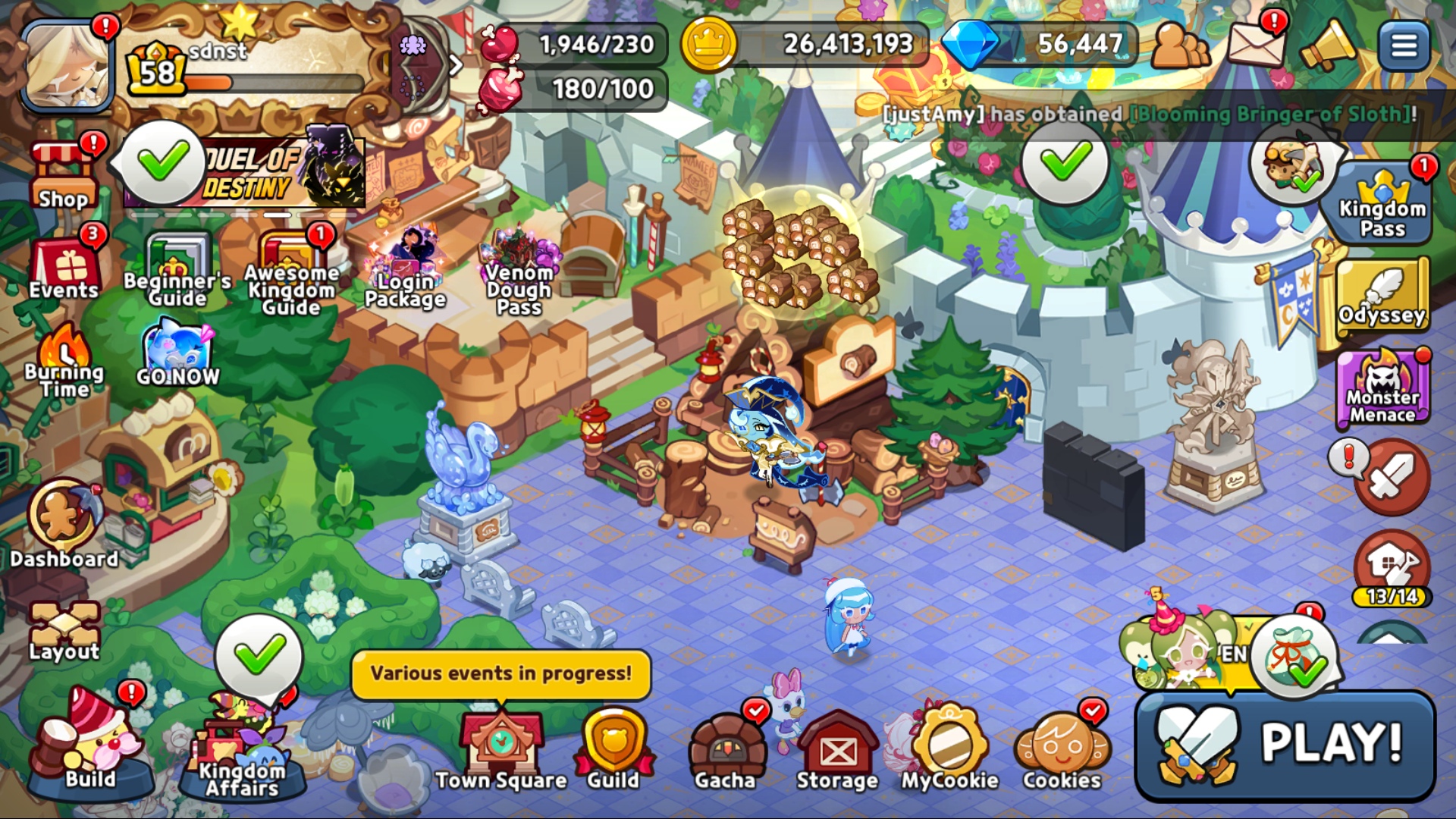Open Beginner's Guide
Image resolution: width=1456 pixels, height=819 pixels.
(177, 269)
